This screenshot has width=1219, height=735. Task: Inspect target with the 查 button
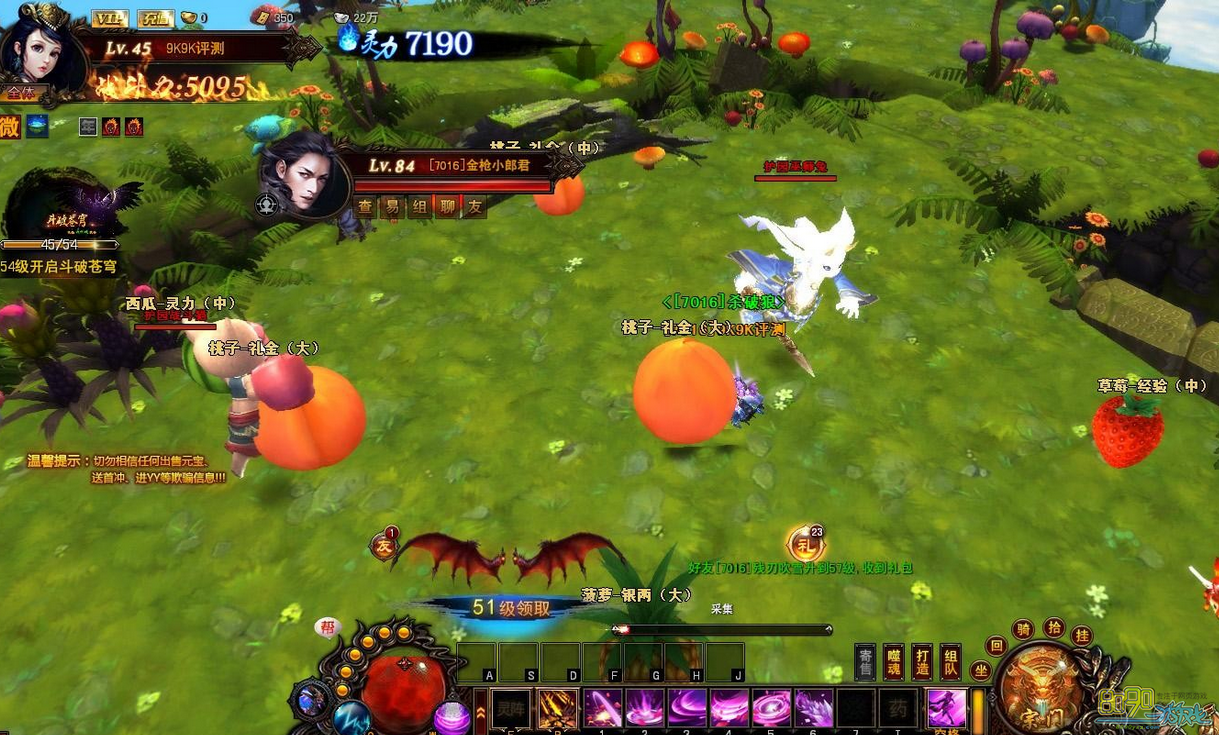365,206
